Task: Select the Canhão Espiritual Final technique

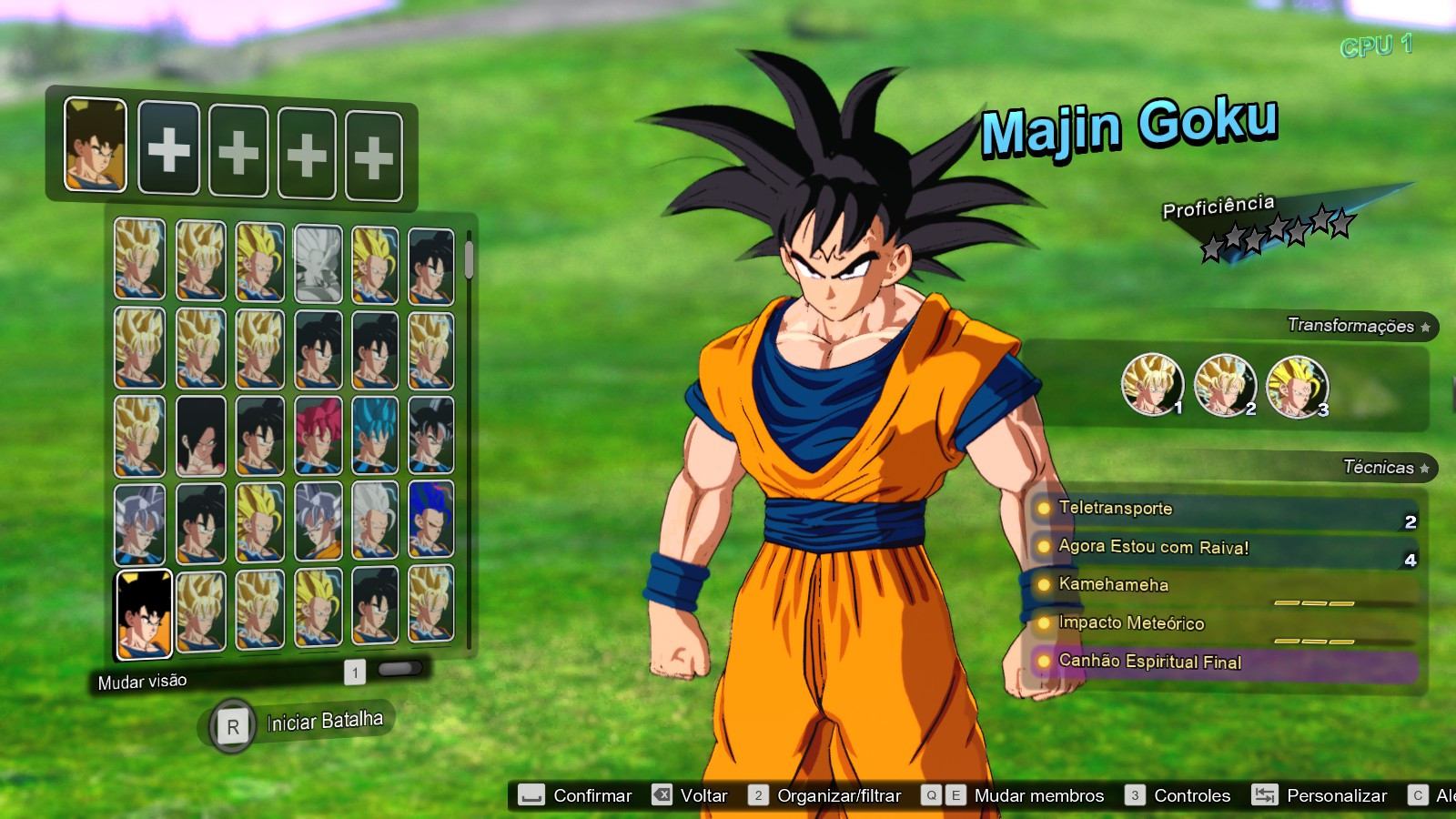Action: (x=1150, y=662)
